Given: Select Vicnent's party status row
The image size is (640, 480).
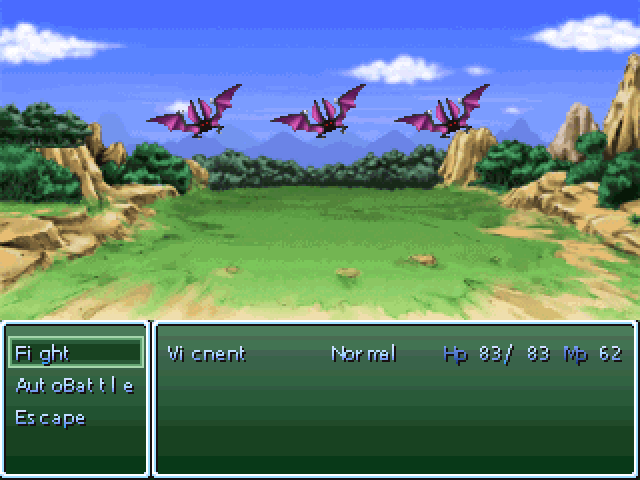Looking at the screenshot, I should [394, 354].
